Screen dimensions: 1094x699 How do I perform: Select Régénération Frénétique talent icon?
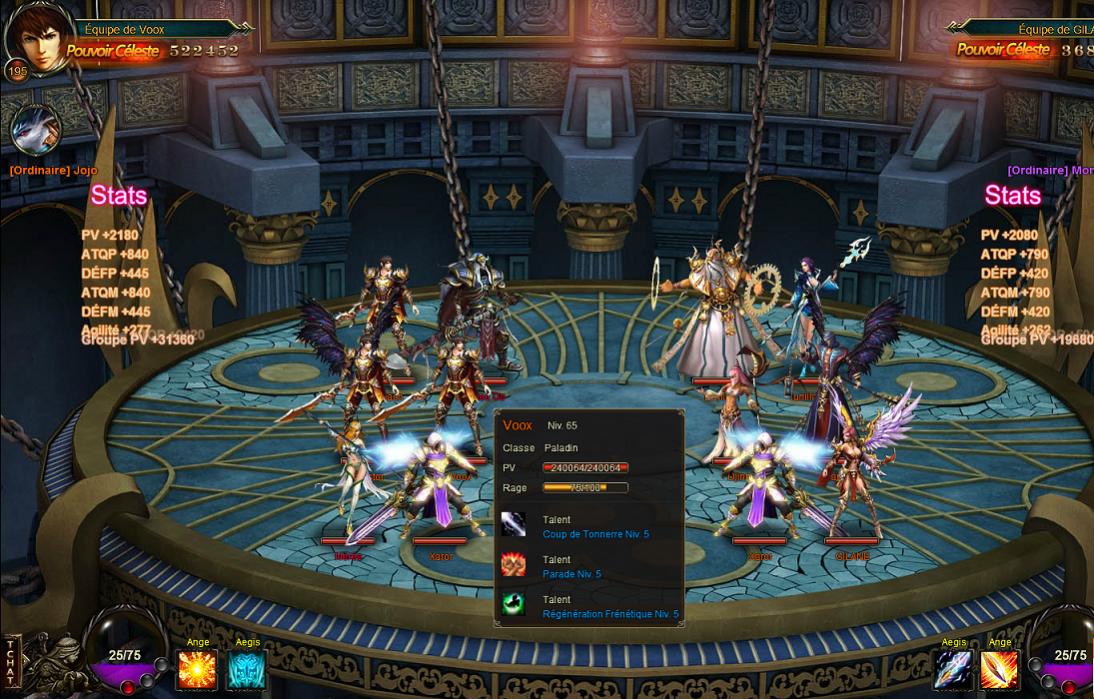click(x=513, y=604)
